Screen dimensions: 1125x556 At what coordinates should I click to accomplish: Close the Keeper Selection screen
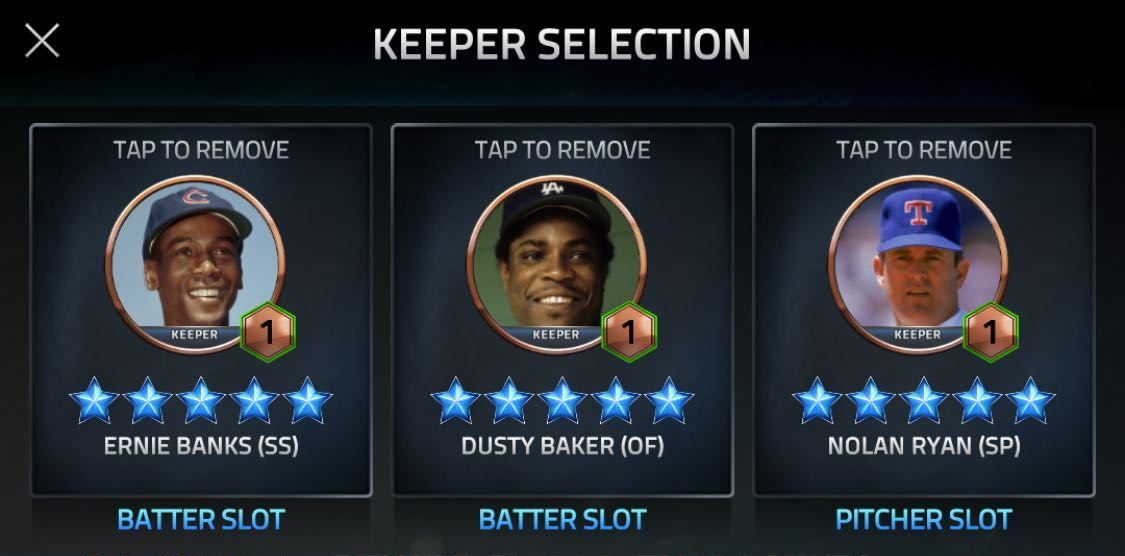(42, 41)
